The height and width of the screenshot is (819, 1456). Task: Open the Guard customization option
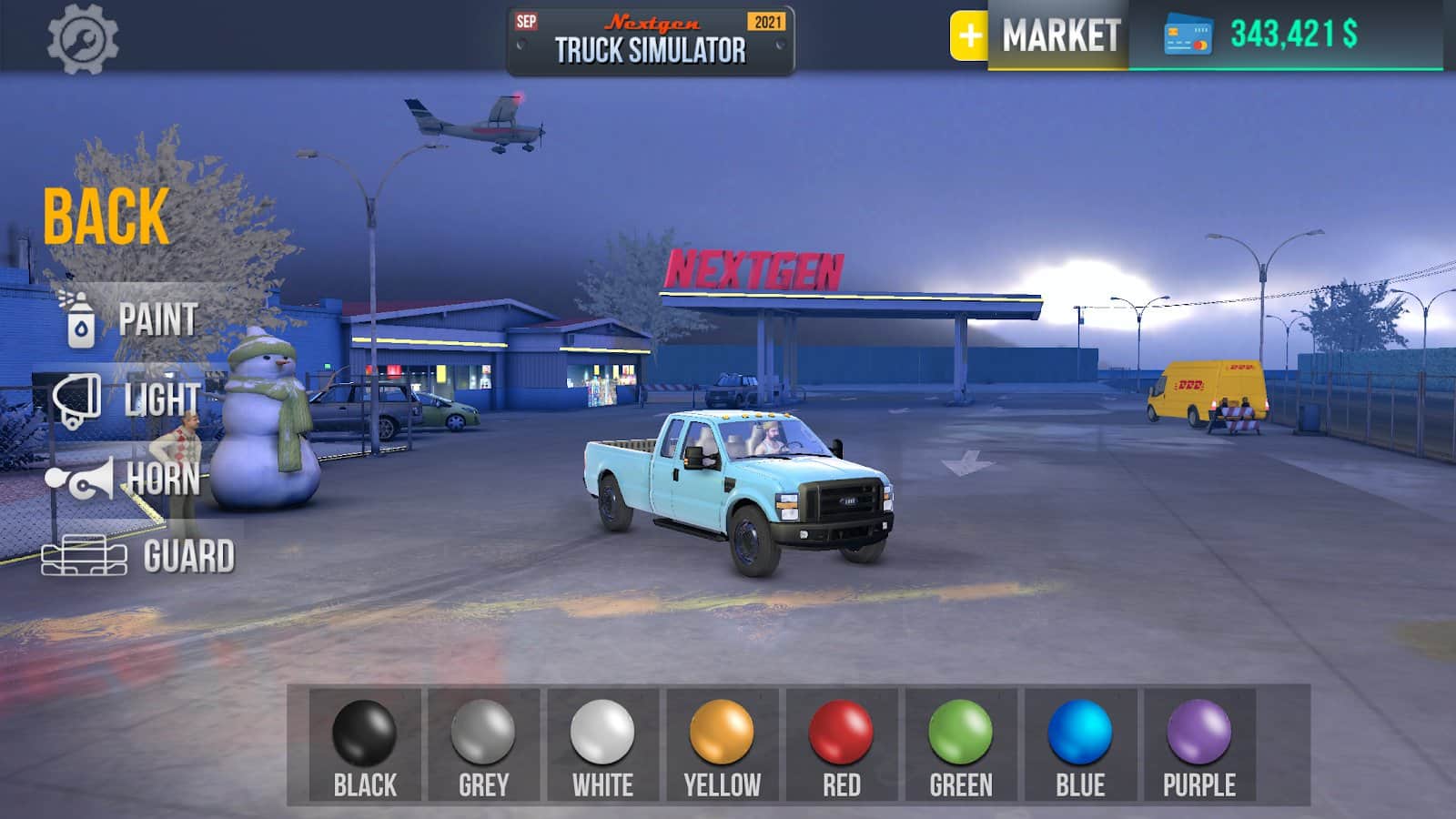138,556
